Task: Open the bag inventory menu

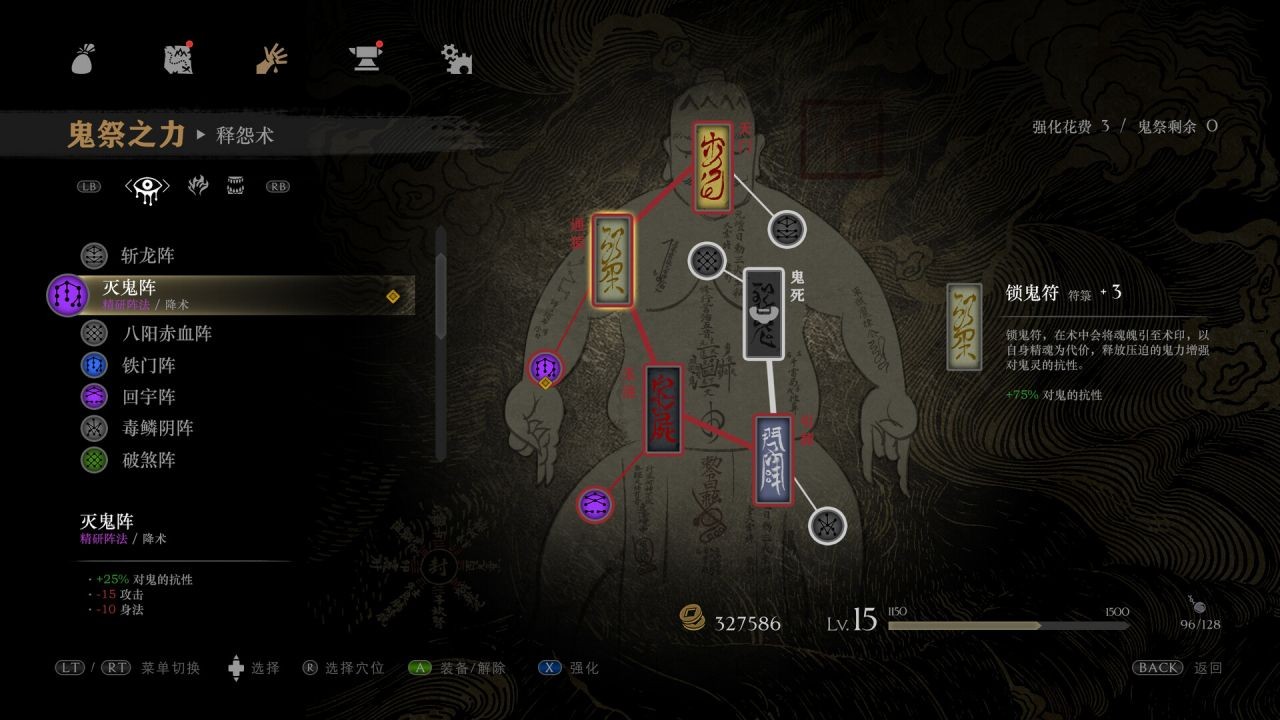Action: tap(83, 59)
